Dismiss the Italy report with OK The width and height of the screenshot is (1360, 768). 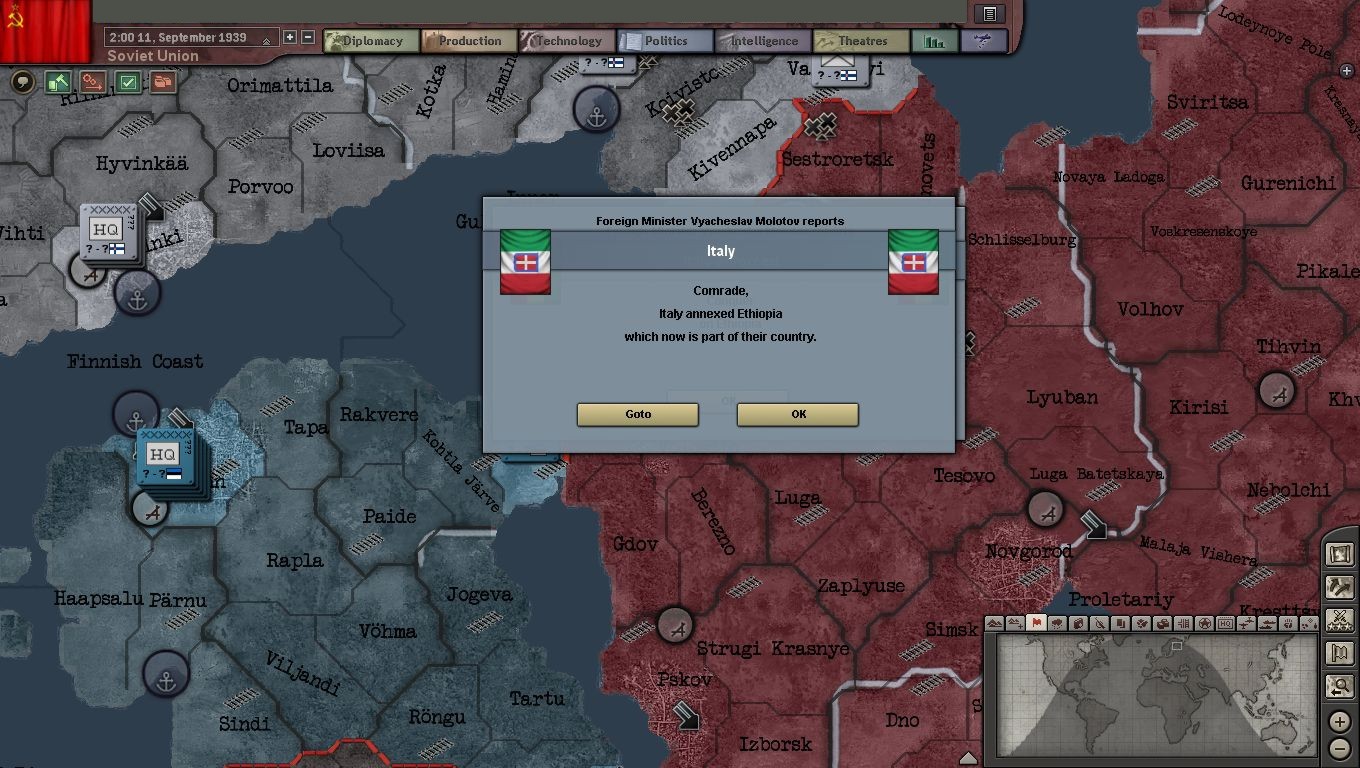(x=797, y=414)
